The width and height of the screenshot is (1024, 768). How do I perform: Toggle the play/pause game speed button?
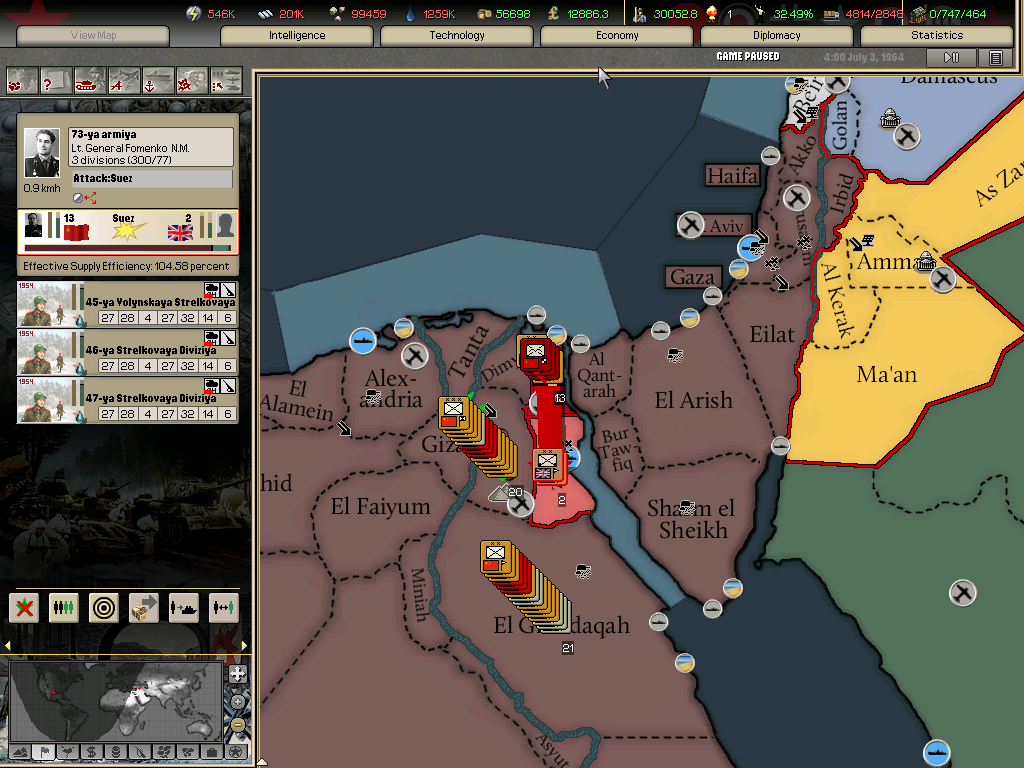(x=952, y=58)
